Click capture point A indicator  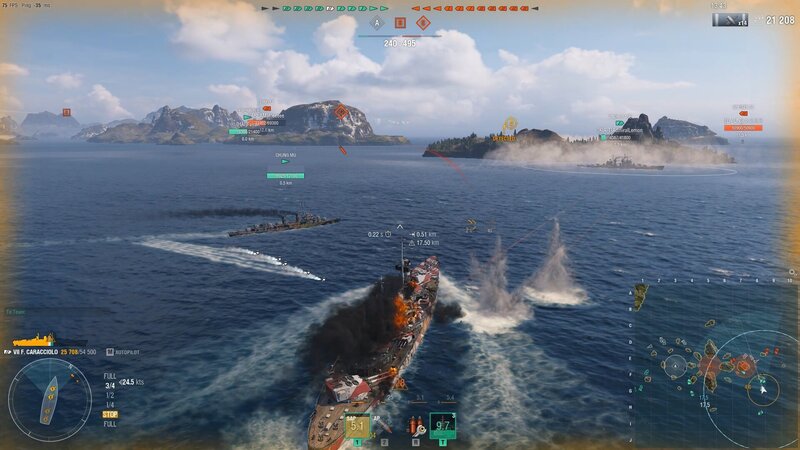click(377, 22)
